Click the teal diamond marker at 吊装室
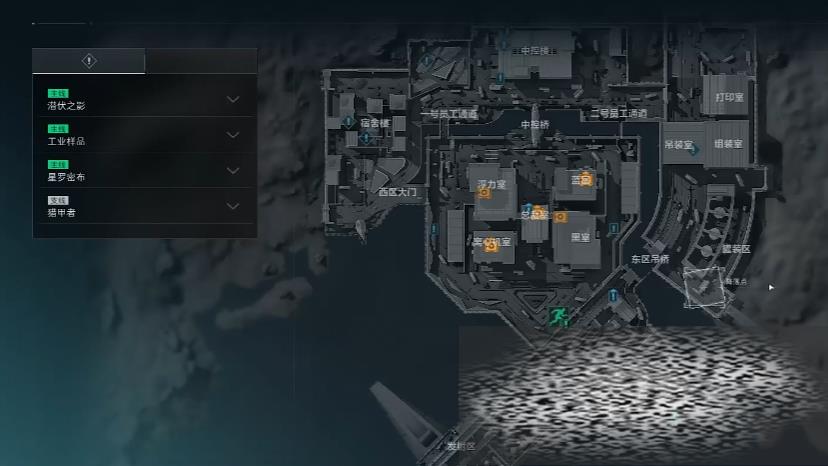The image size is (828, 466). click(693, 151)
